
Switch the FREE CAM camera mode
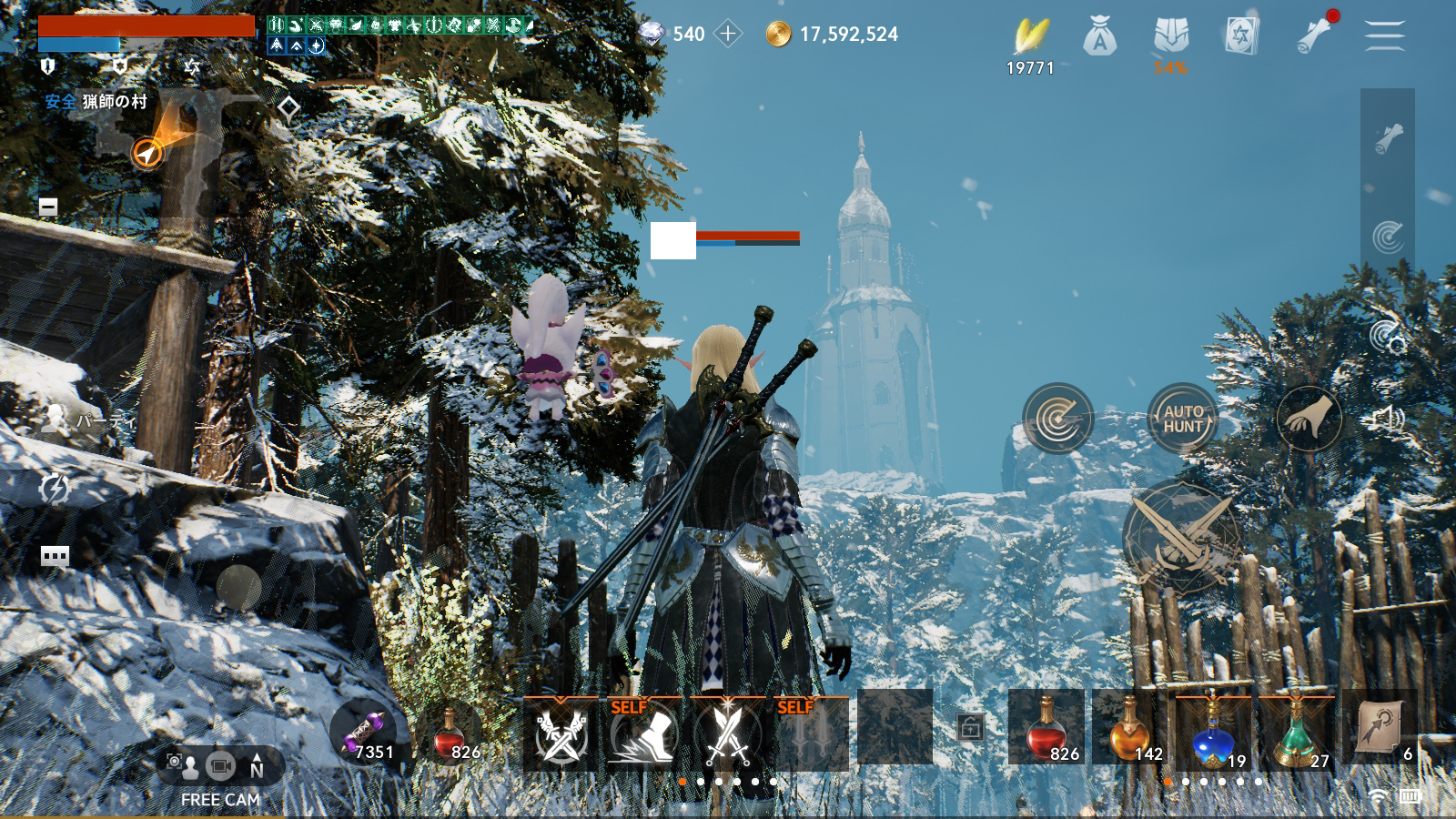pos(220,767)
